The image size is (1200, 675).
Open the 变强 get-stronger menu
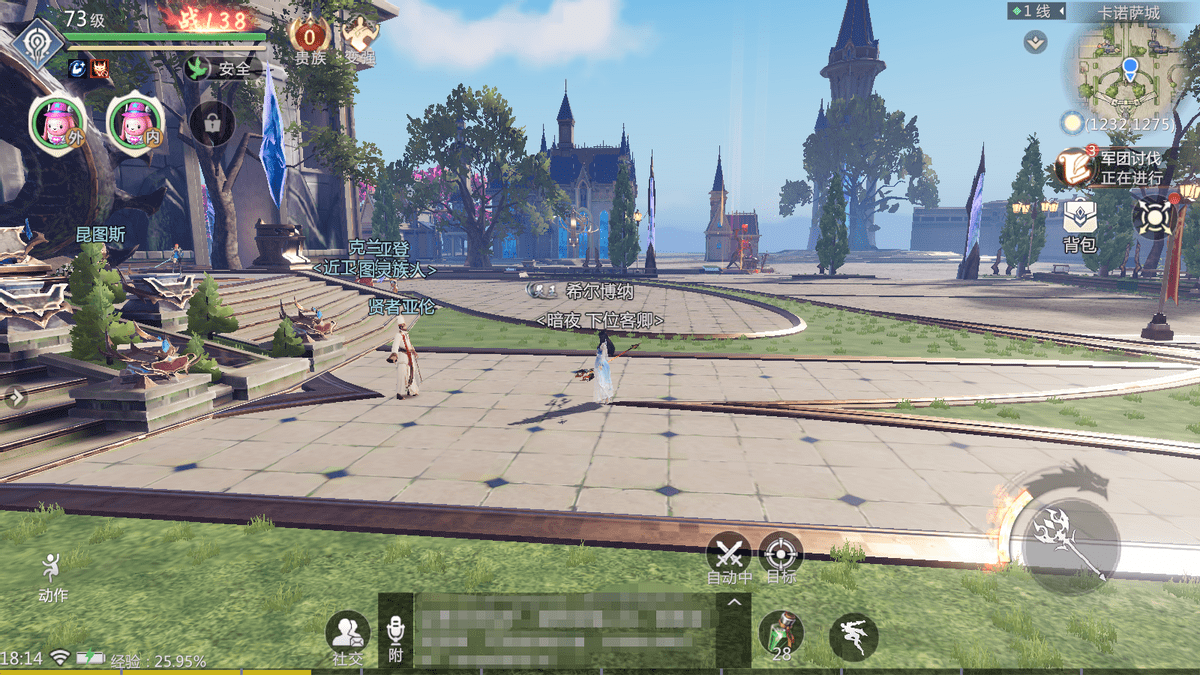click(x=360, y=40)
